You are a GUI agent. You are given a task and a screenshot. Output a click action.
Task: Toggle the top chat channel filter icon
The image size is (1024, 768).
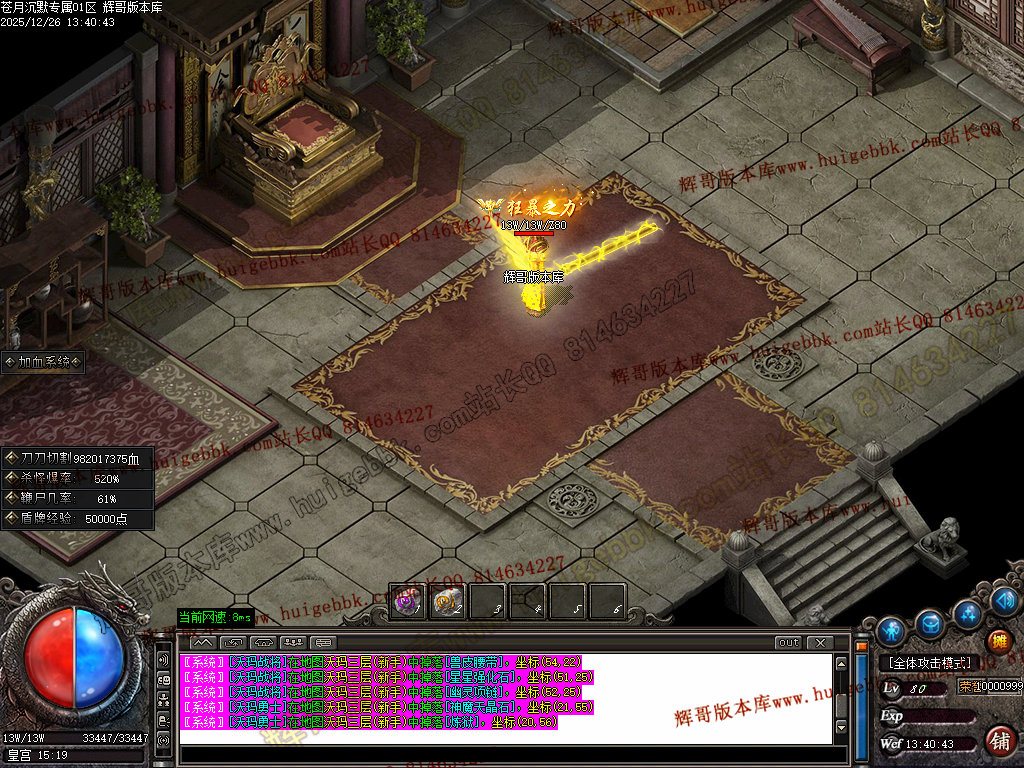coord(163,660)
